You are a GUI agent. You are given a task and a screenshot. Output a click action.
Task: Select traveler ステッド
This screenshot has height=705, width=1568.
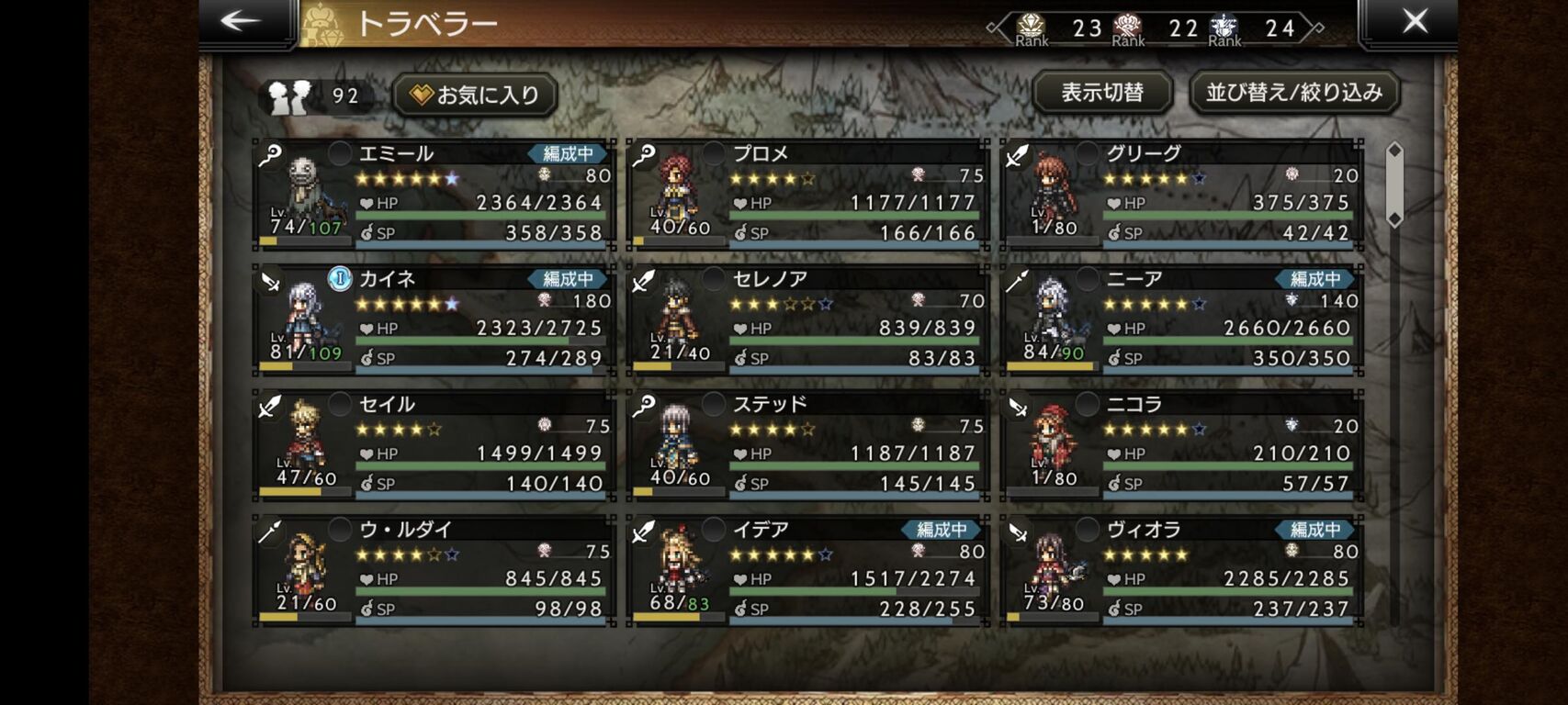pyautogui.click(x=808, y=445)
